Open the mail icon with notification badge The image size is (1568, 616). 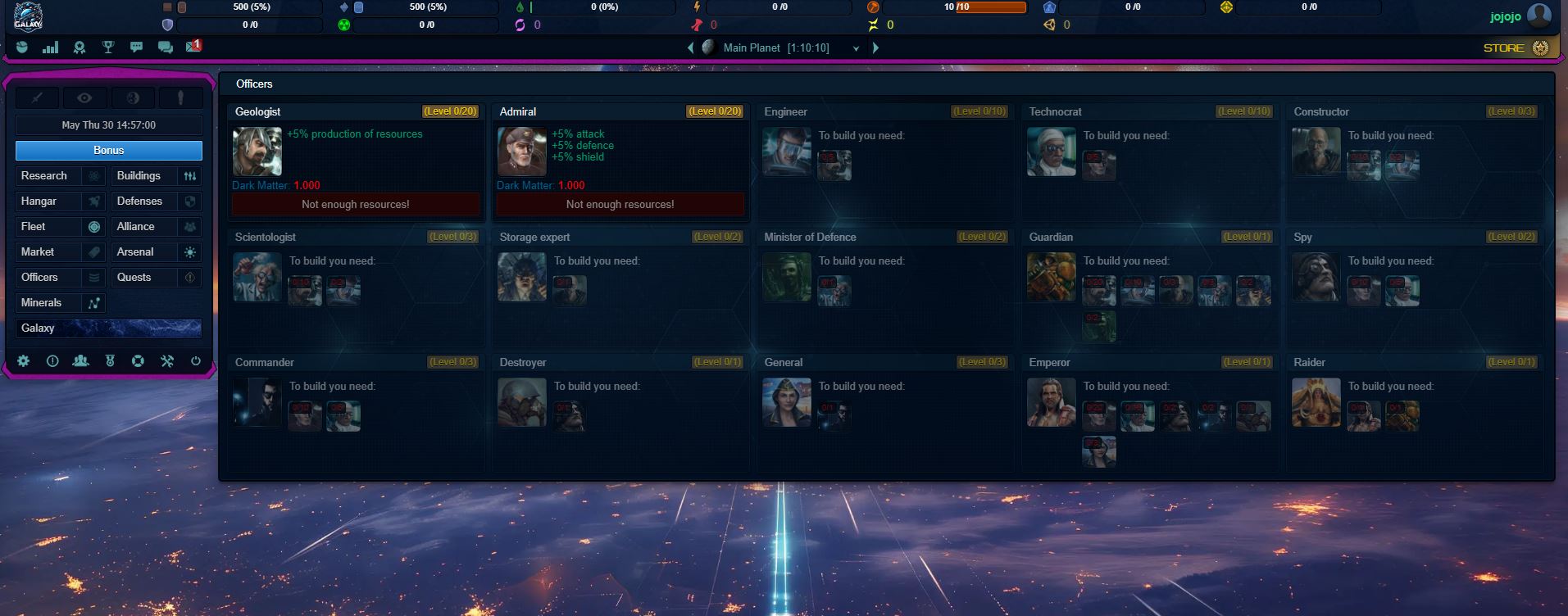193,47
